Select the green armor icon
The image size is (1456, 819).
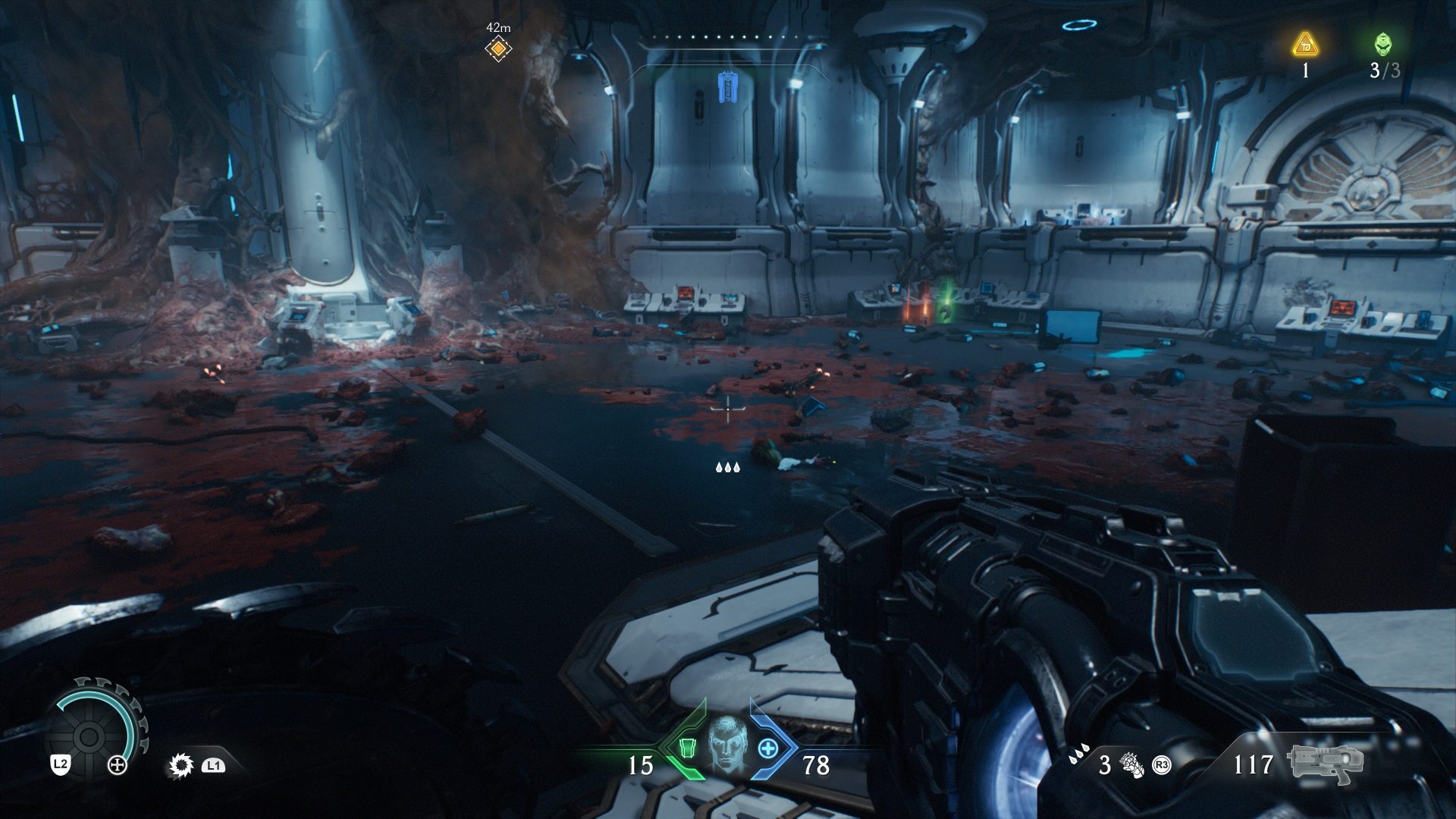tap(688, 748)
